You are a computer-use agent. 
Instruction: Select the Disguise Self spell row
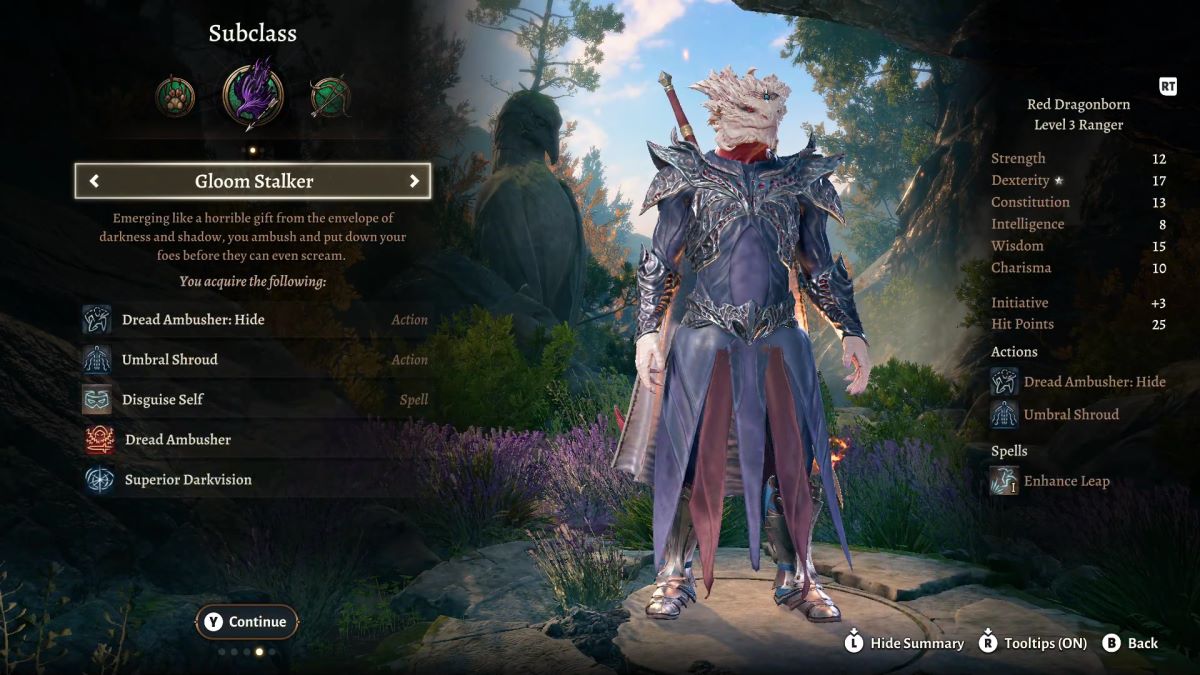point(254,400)
